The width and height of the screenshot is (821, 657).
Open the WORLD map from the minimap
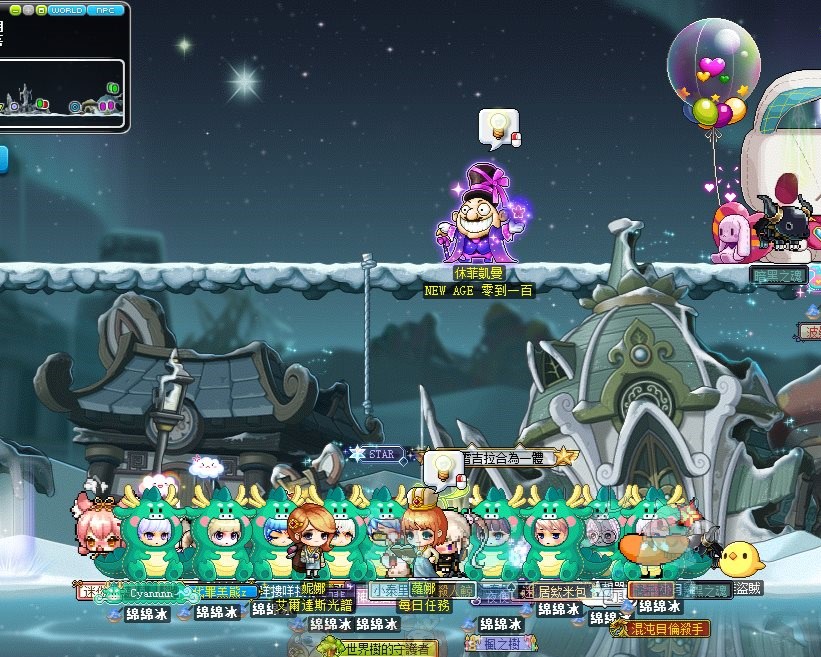click(x=66, y=10)
